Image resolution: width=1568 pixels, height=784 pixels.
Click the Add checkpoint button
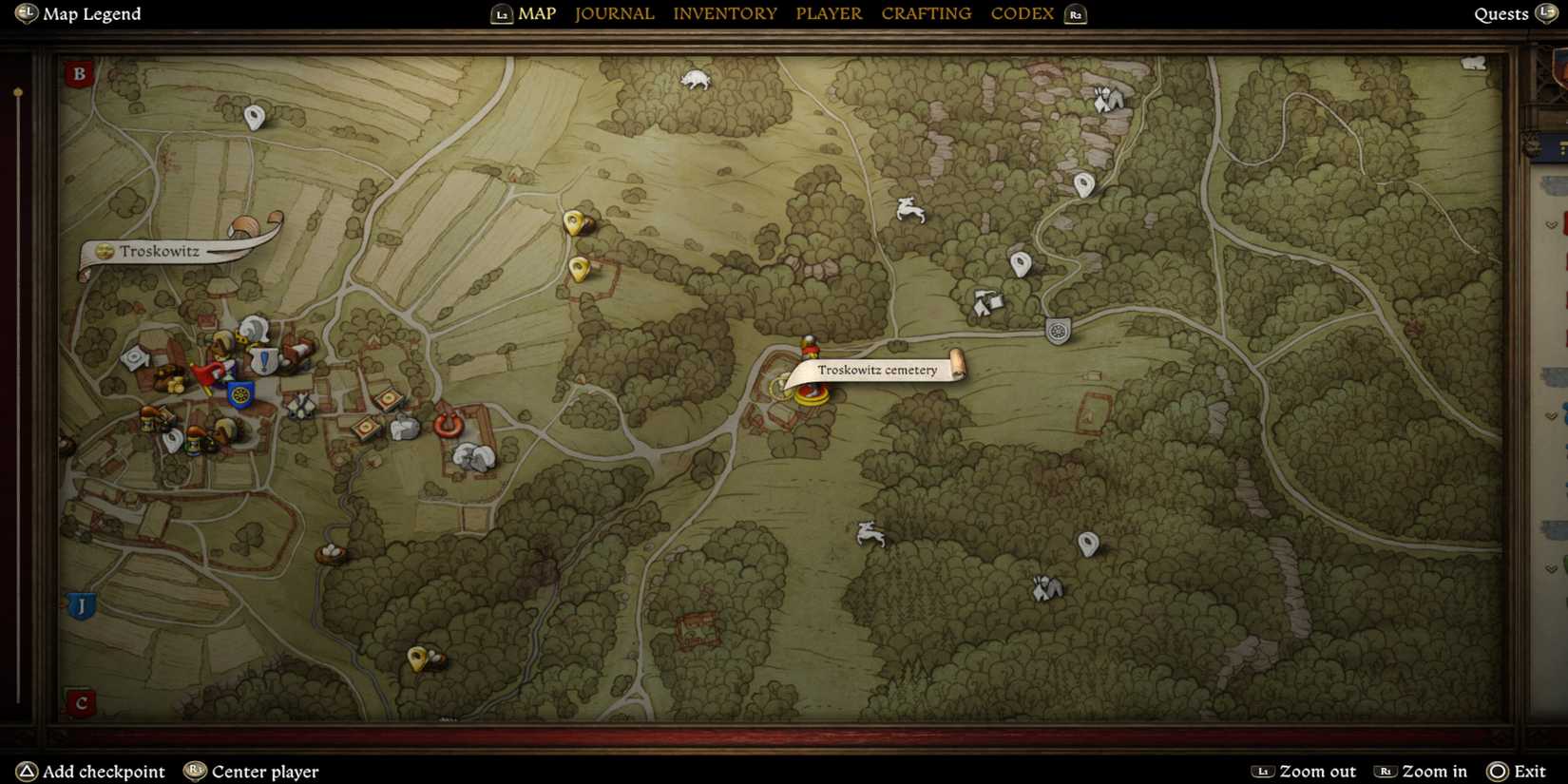[90, 772]
